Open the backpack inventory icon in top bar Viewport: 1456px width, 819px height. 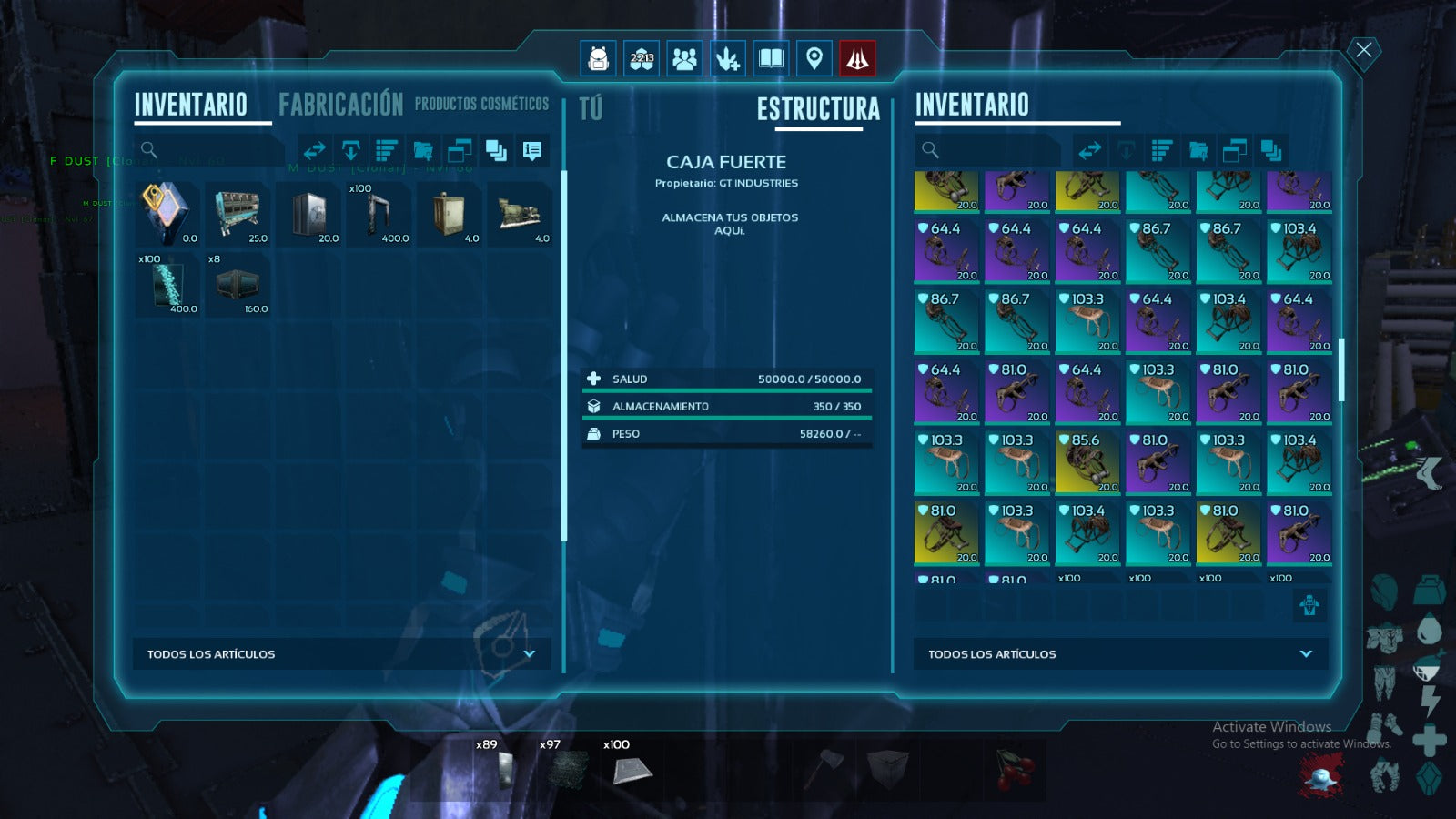point(598,59)
